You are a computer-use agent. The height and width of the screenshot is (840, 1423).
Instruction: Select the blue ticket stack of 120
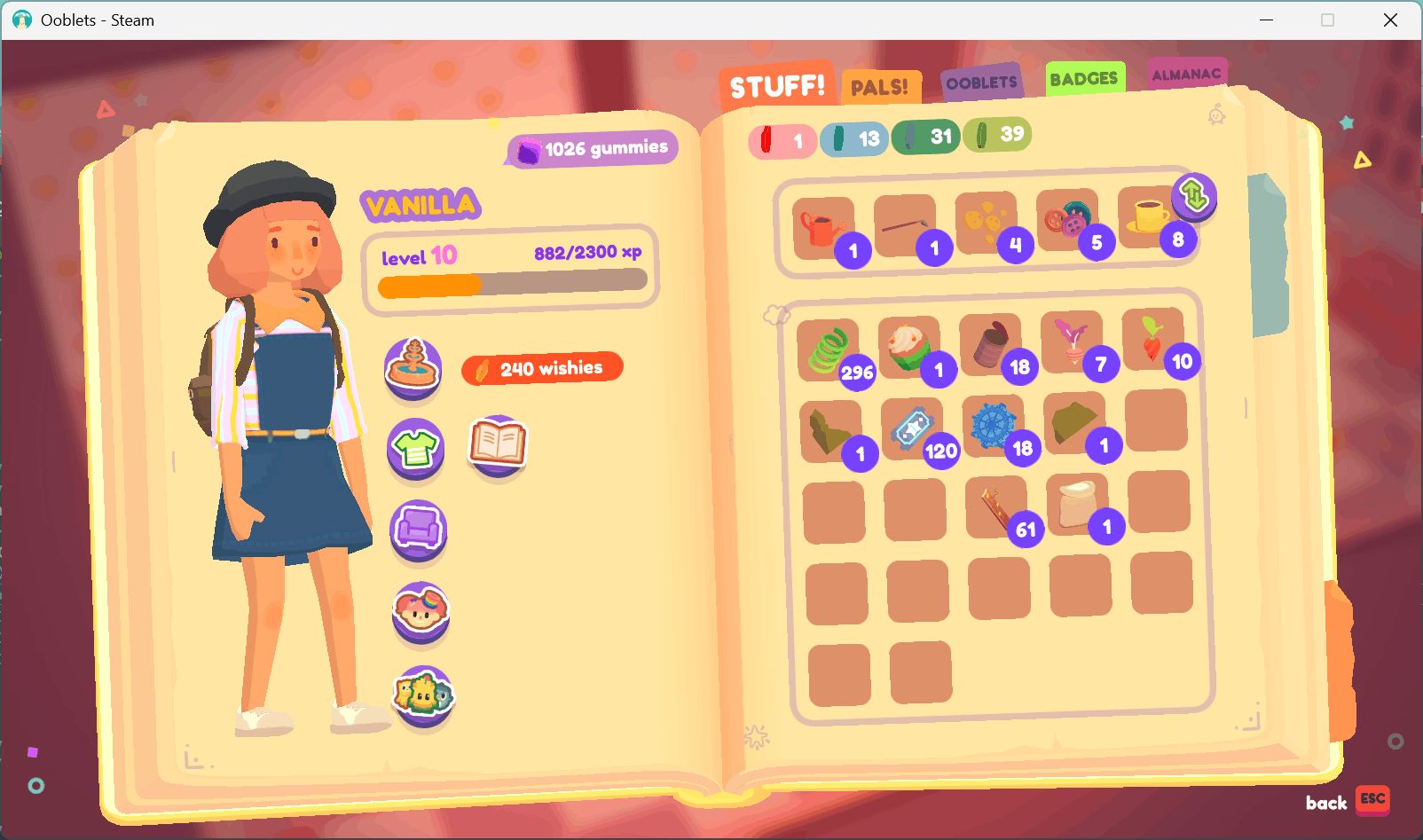(x=912, y=428)
